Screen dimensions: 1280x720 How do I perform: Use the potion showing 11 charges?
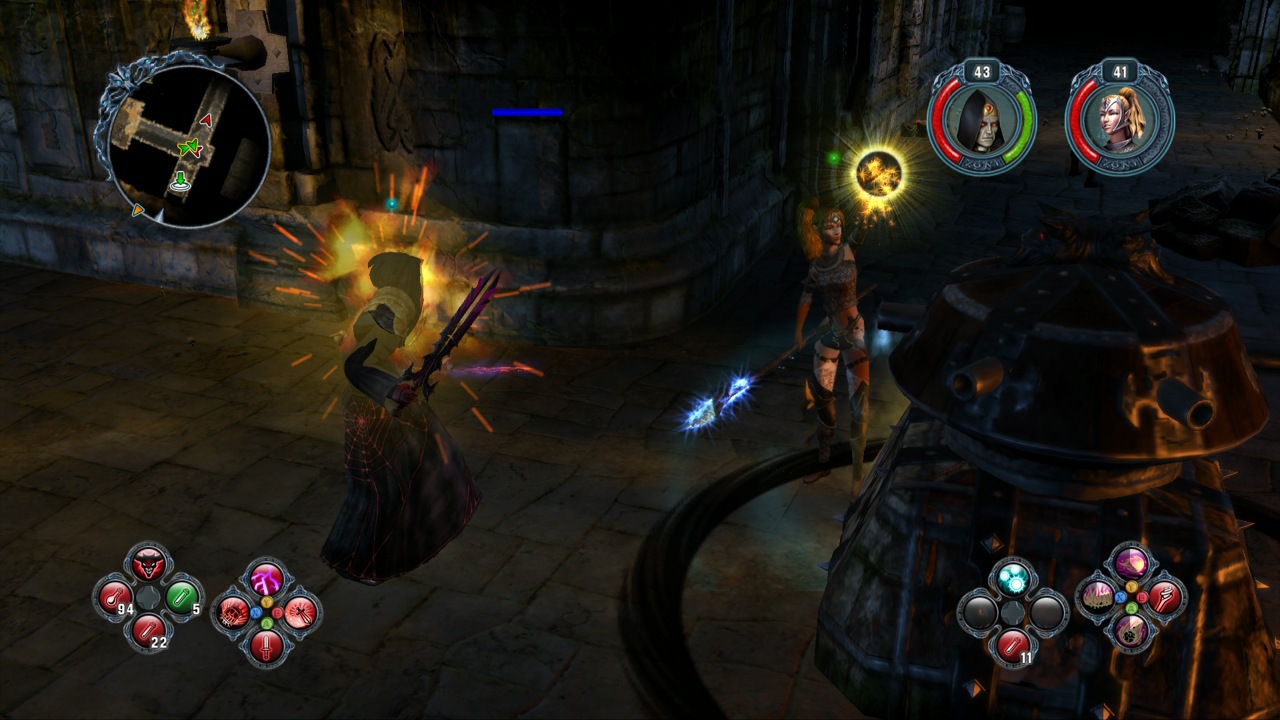point(1011,643)
